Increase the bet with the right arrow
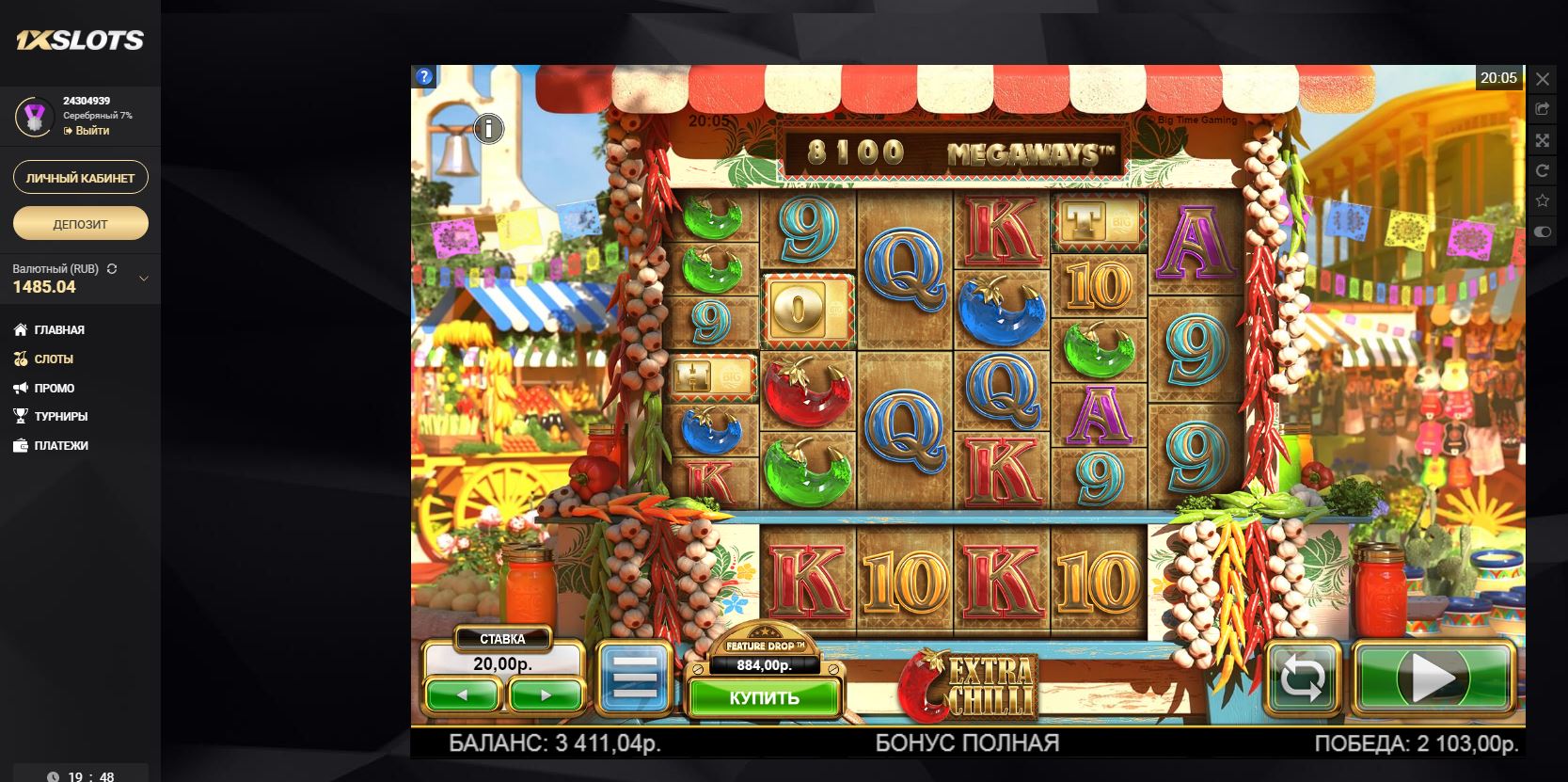 (546, 696)
